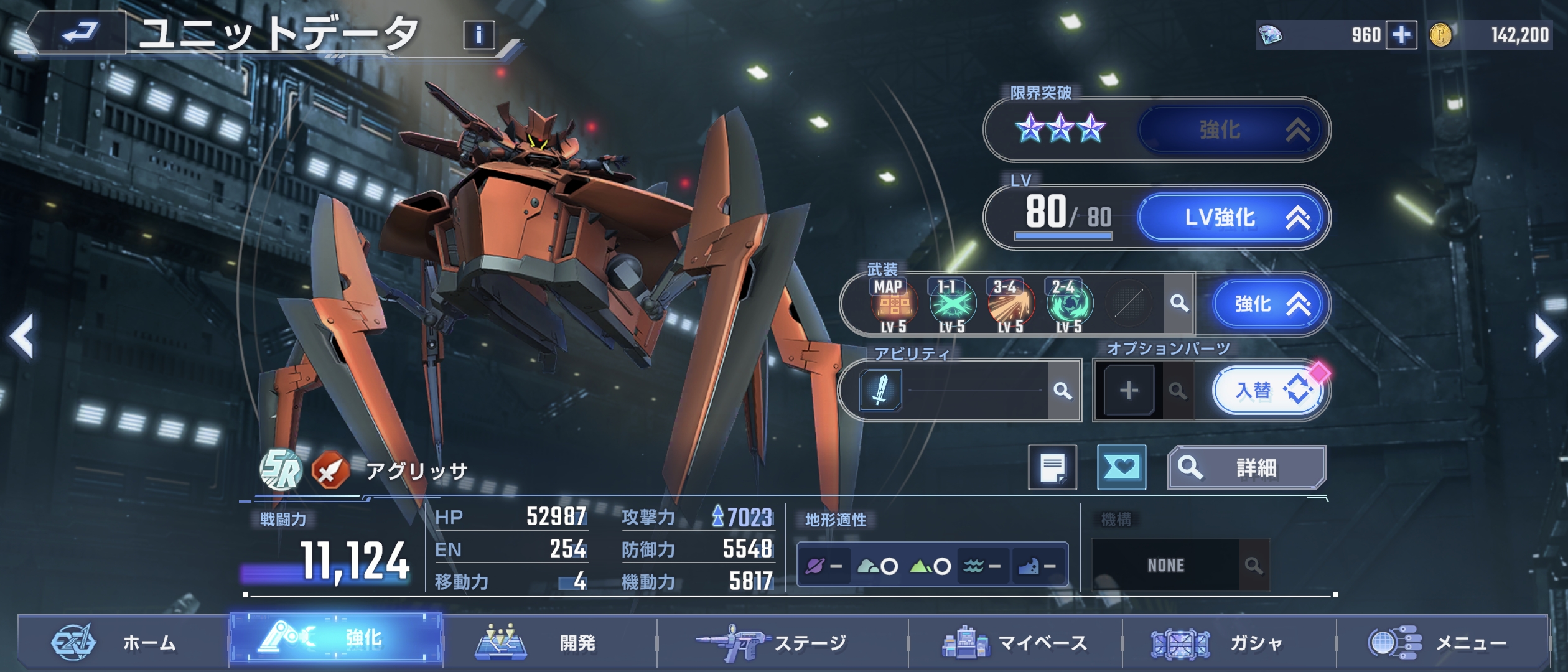The width and height of the screenshot is (1568, 672).
Task: Open the note memo icon
Action: point(1052,467)
